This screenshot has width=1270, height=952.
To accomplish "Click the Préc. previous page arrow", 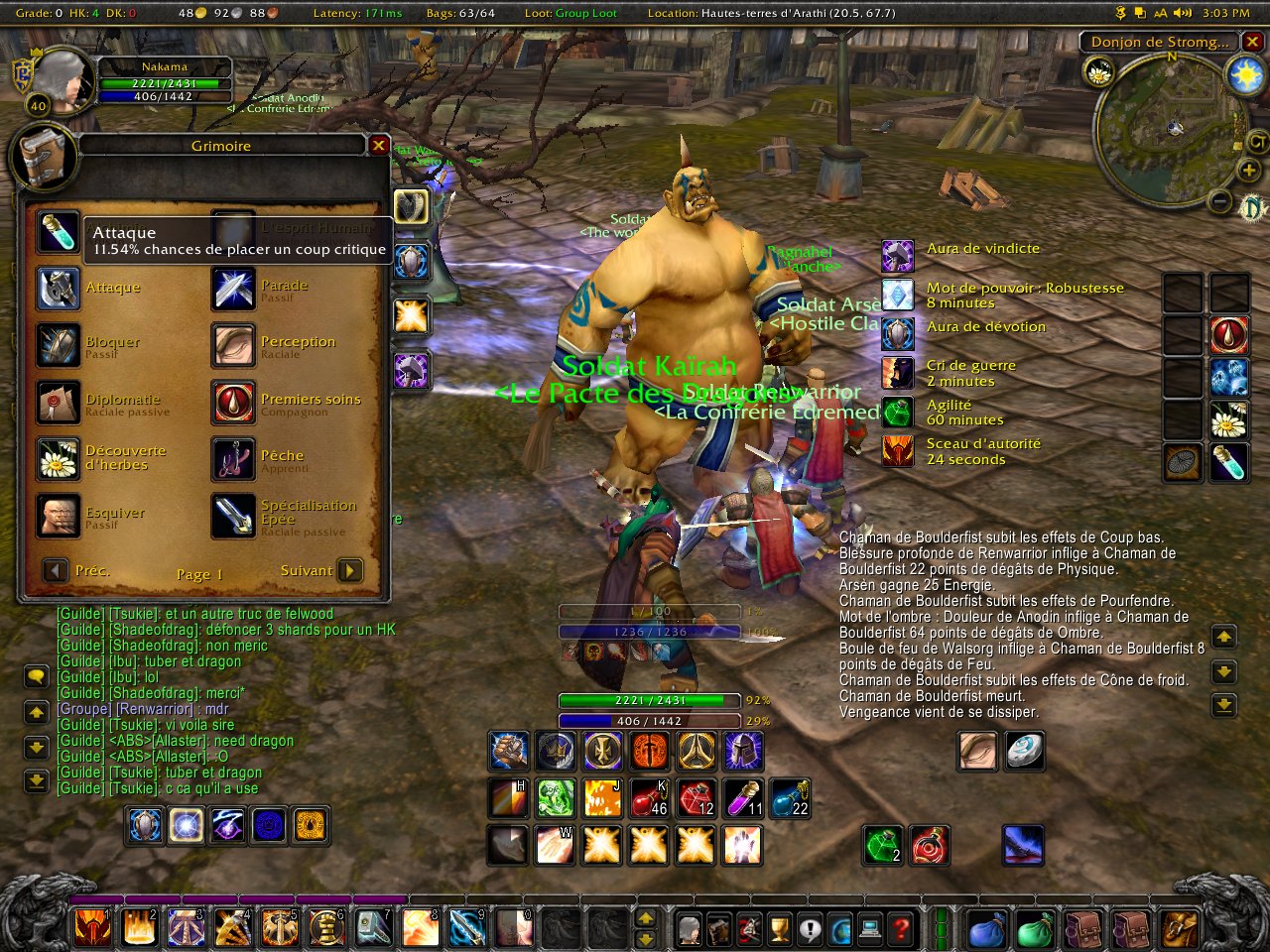I will click(x=57, y=571).
